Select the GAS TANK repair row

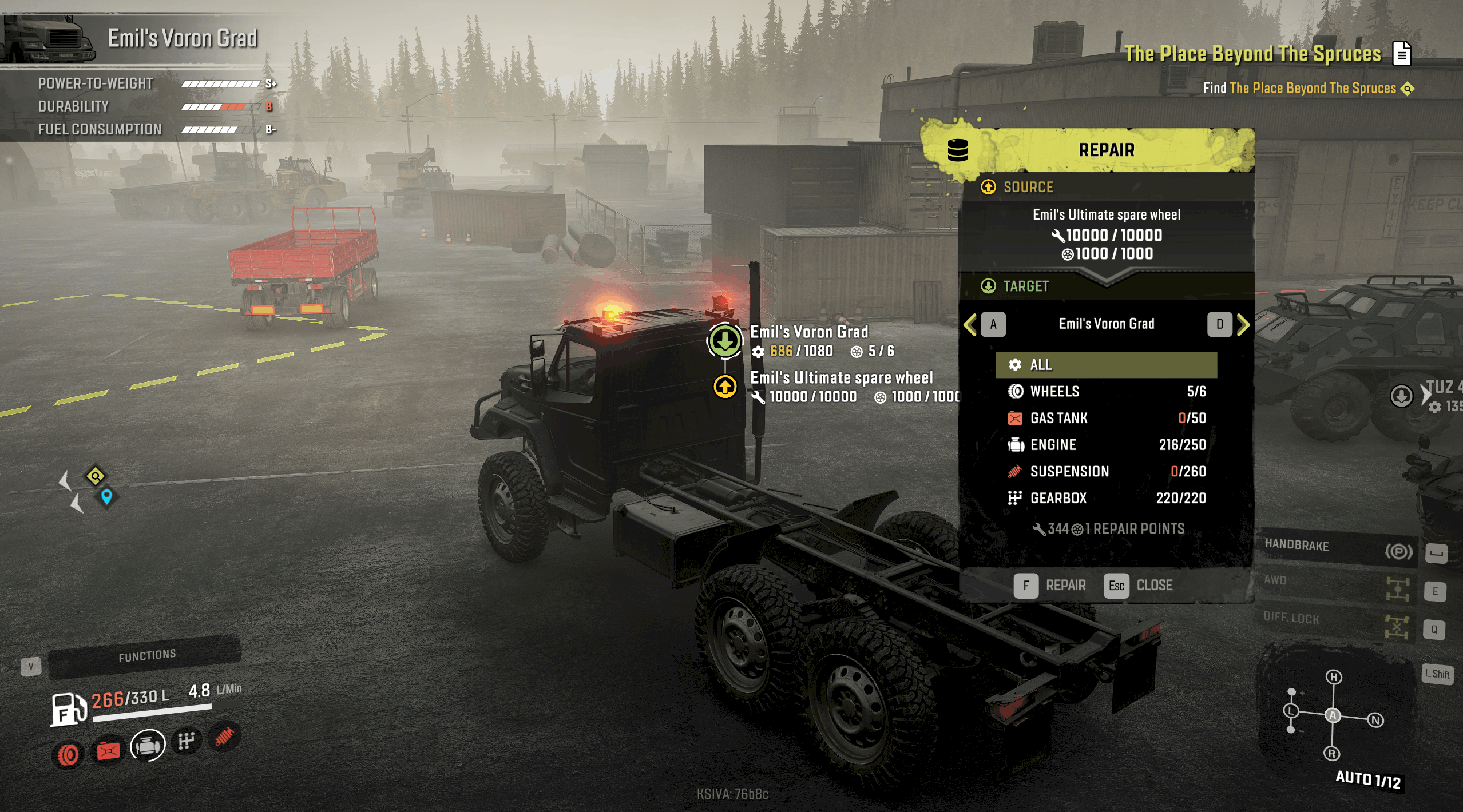1106,418
